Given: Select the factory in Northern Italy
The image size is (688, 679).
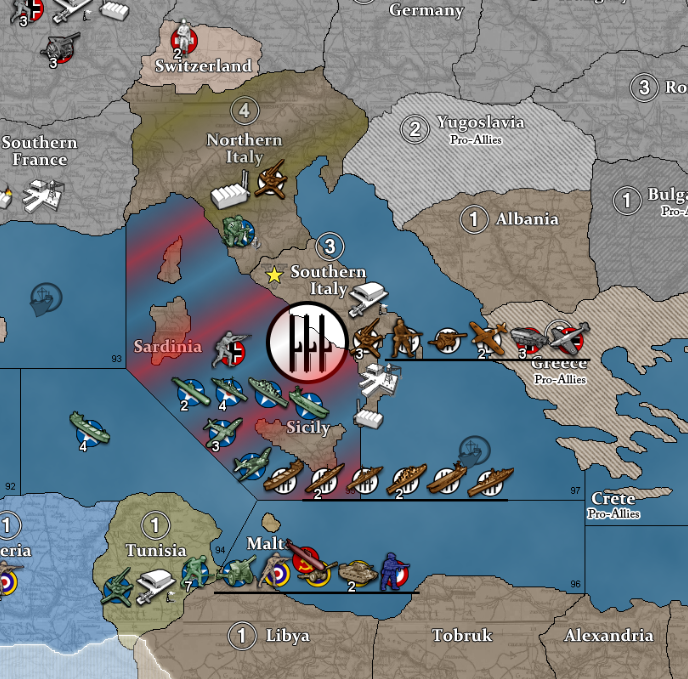Looking at the screenshot, I should [x=230, y=193].
